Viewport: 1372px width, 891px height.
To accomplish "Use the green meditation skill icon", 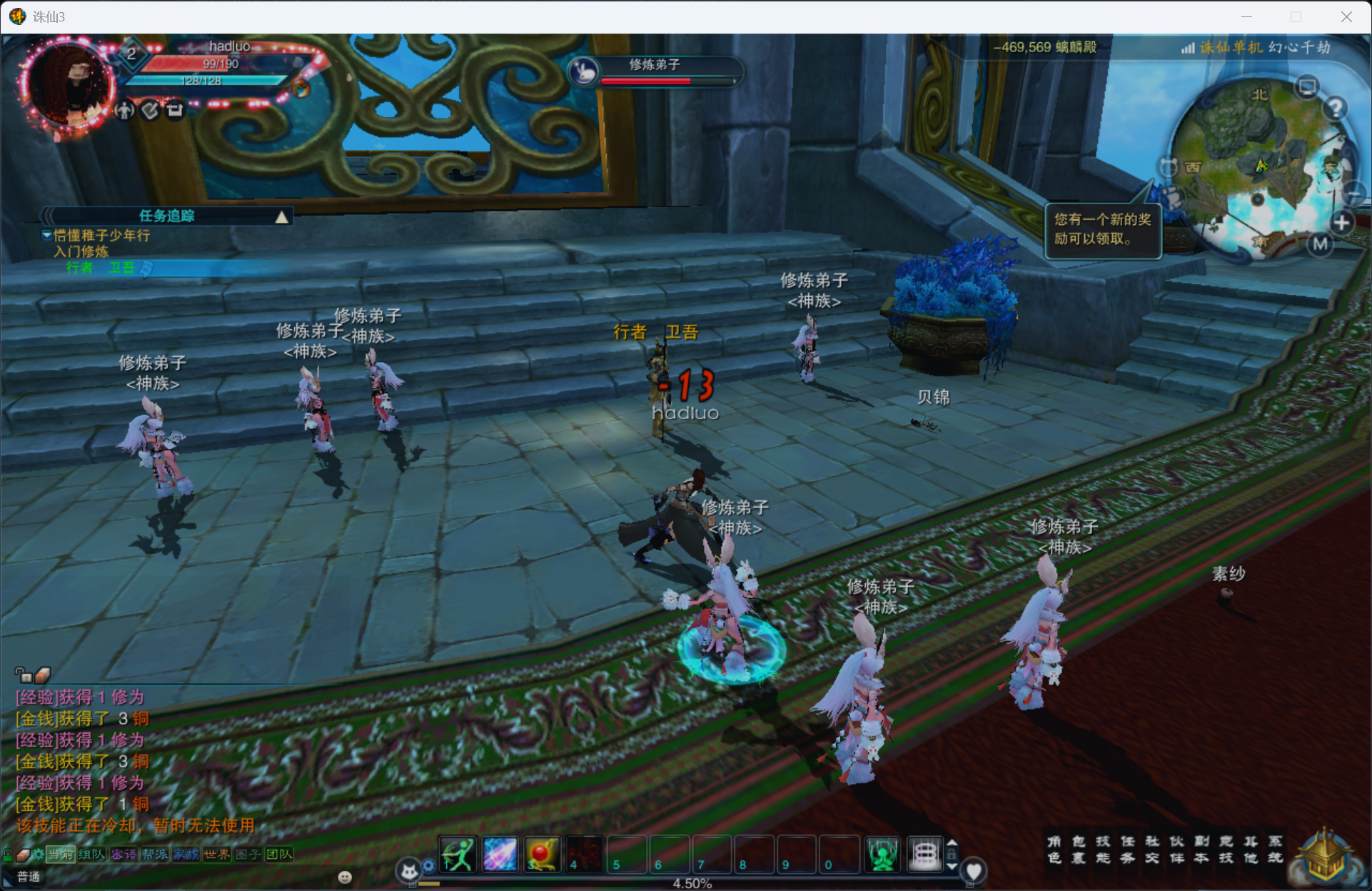I will point(883,855).
